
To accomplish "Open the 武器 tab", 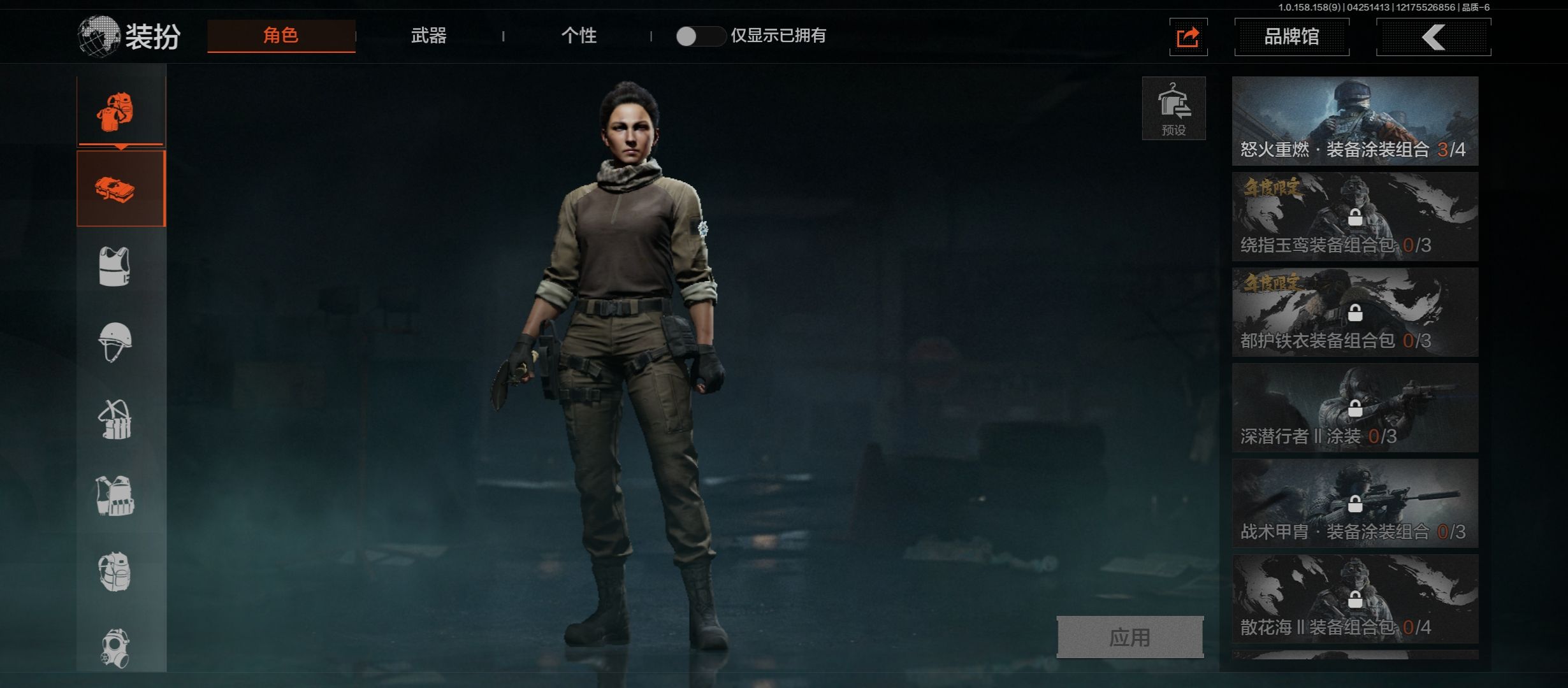I will (428, 36).
